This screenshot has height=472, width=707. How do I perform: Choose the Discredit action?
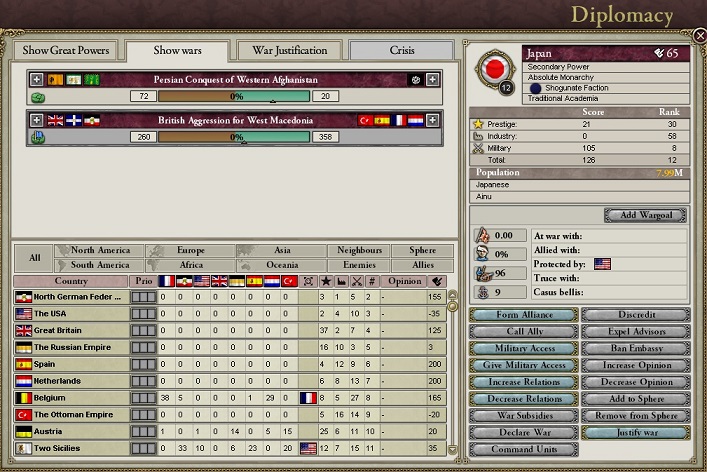click(635, 315)
